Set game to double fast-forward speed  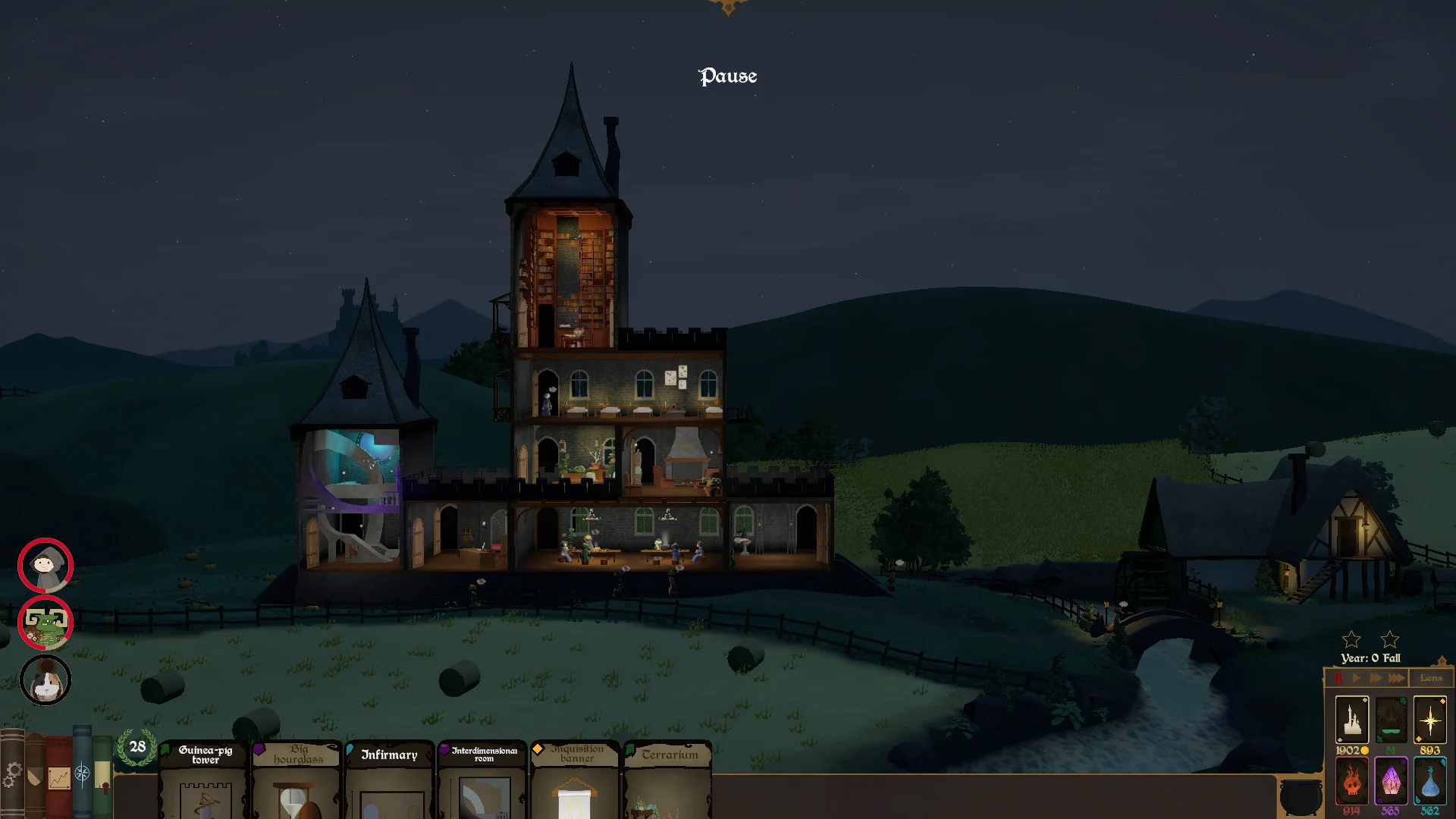[1376, 678]
